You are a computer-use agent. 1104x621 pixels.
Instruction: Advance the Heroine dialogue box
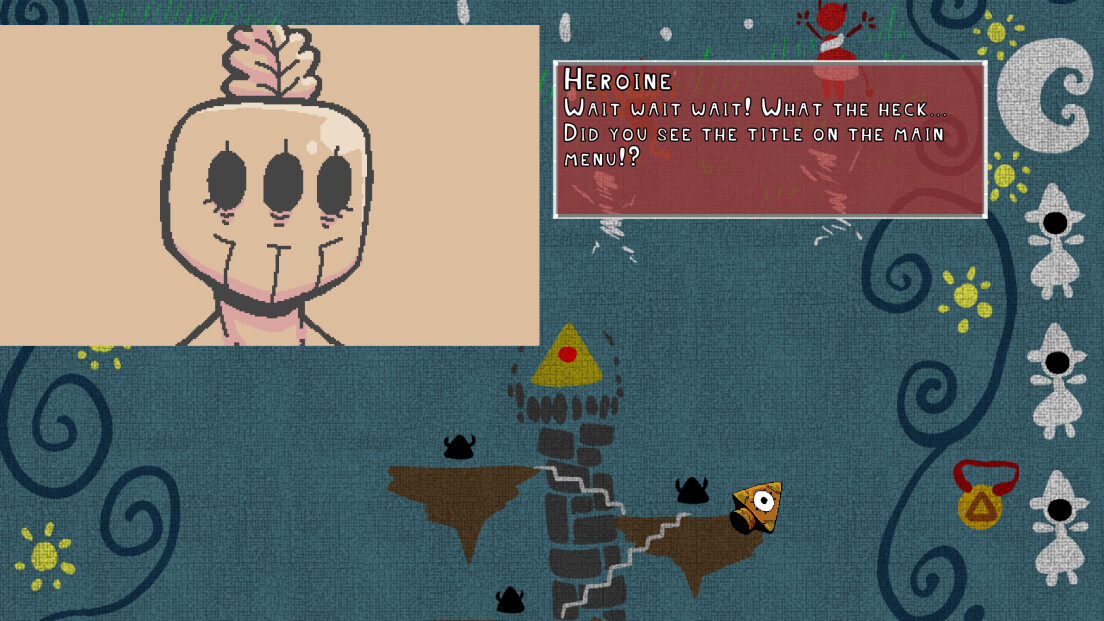(x=770, y=140)
